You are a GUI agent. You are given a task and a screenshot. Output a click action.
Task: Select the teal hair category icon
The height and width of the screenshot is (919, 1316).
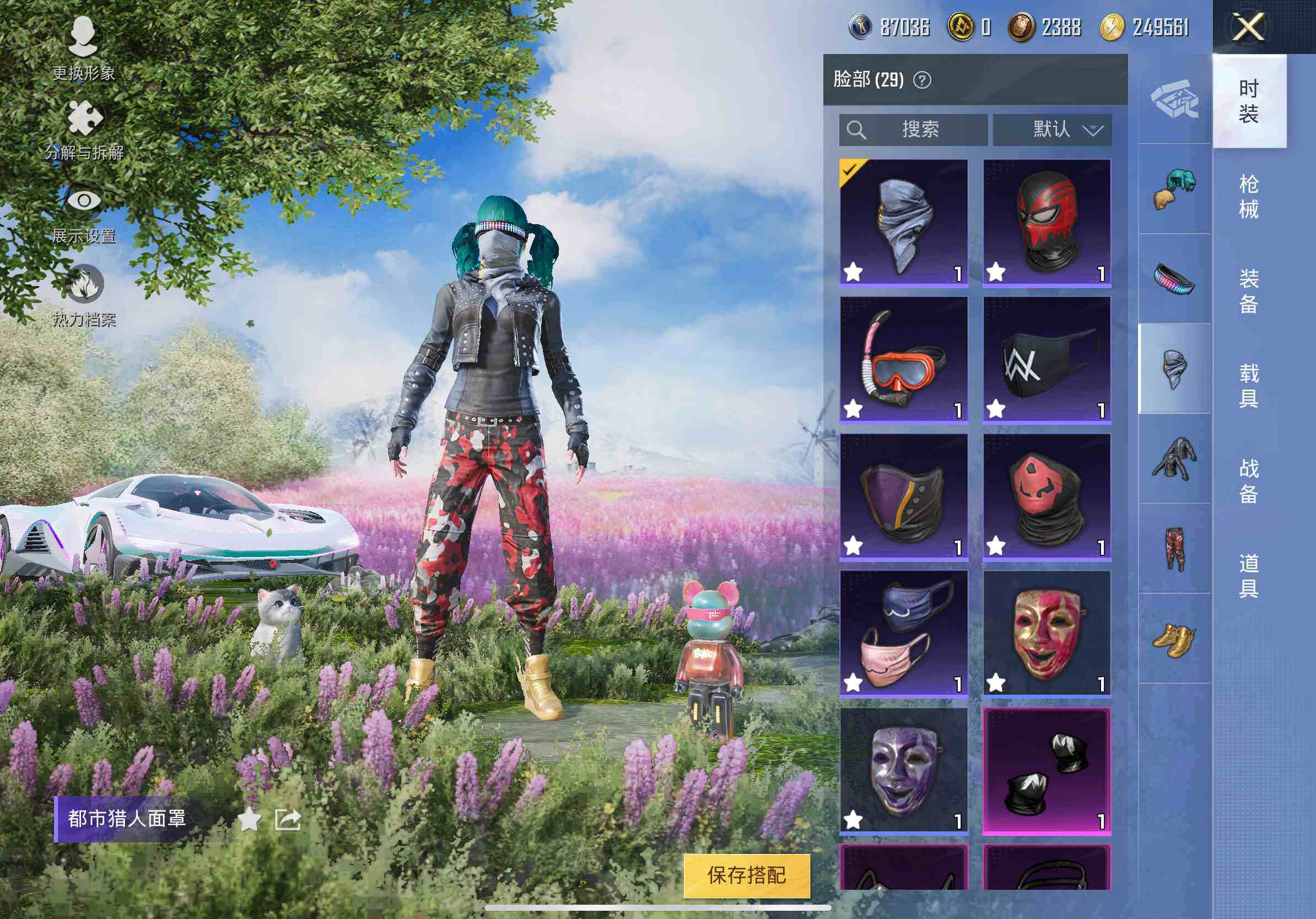coord(1174,189)
